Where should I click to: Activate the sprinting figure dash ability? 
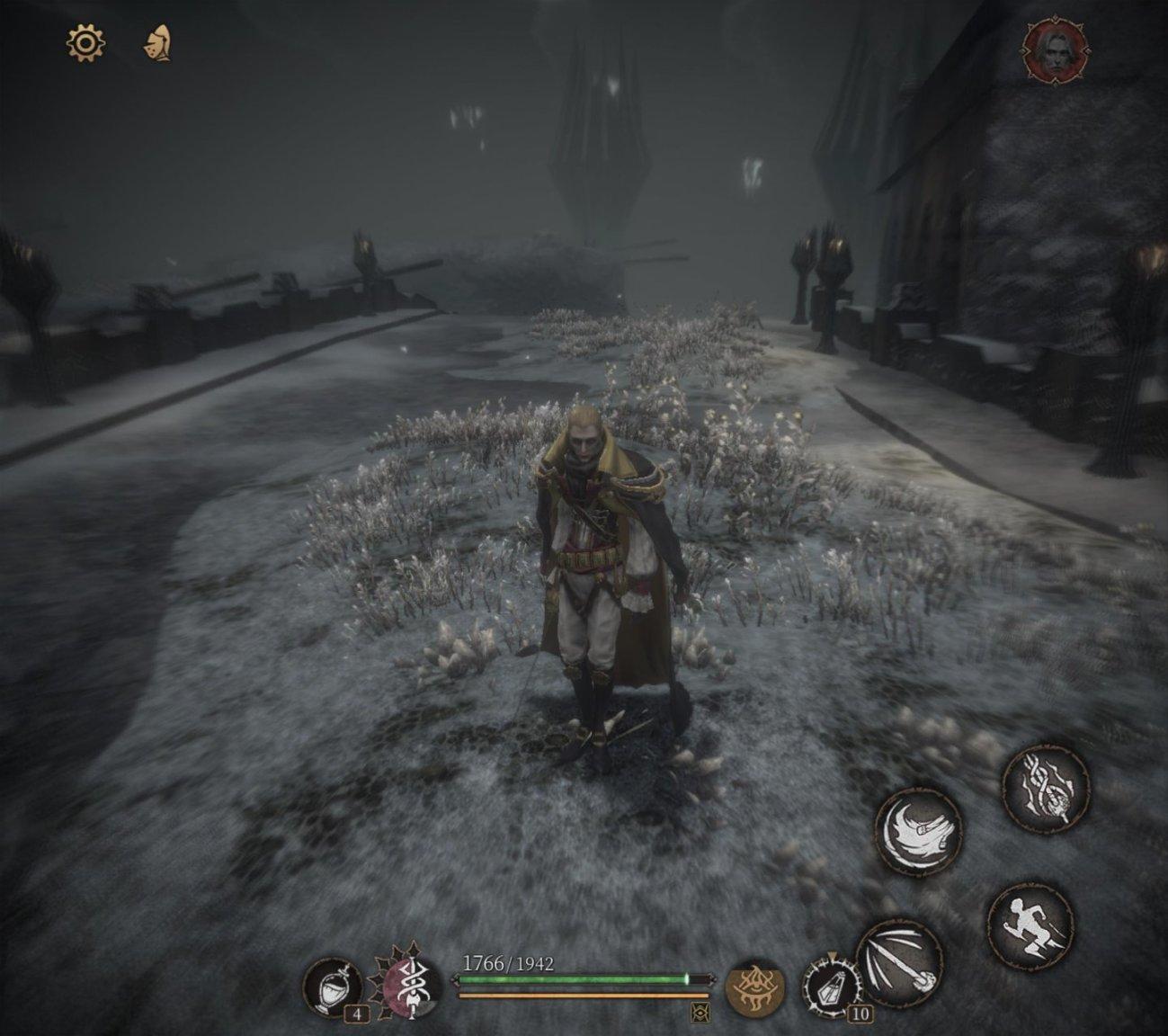(x=1030, y=924)
